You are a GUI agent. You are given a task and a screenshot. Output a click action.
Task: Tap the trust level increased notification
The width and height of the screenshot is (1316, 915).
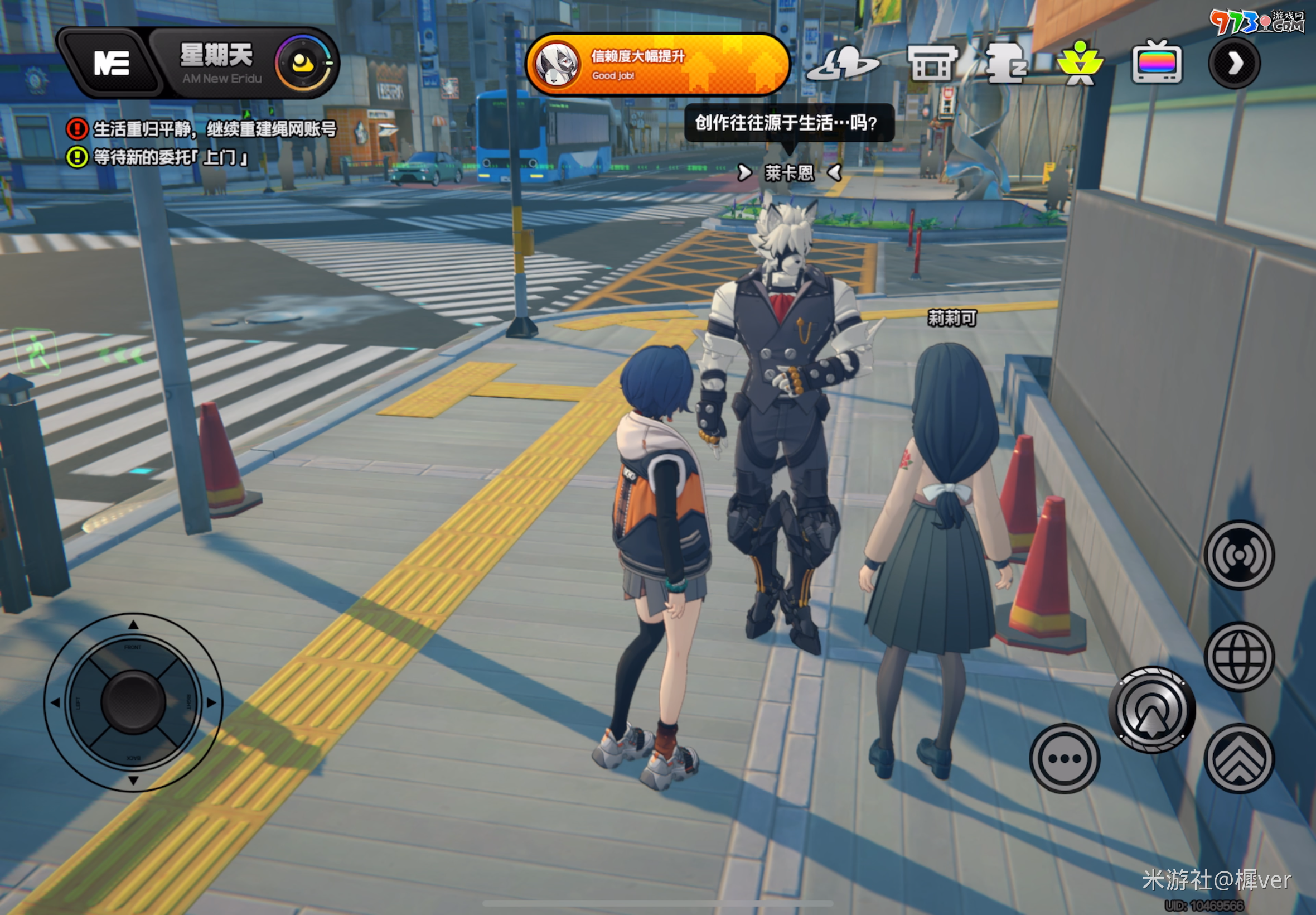[656, 64]
